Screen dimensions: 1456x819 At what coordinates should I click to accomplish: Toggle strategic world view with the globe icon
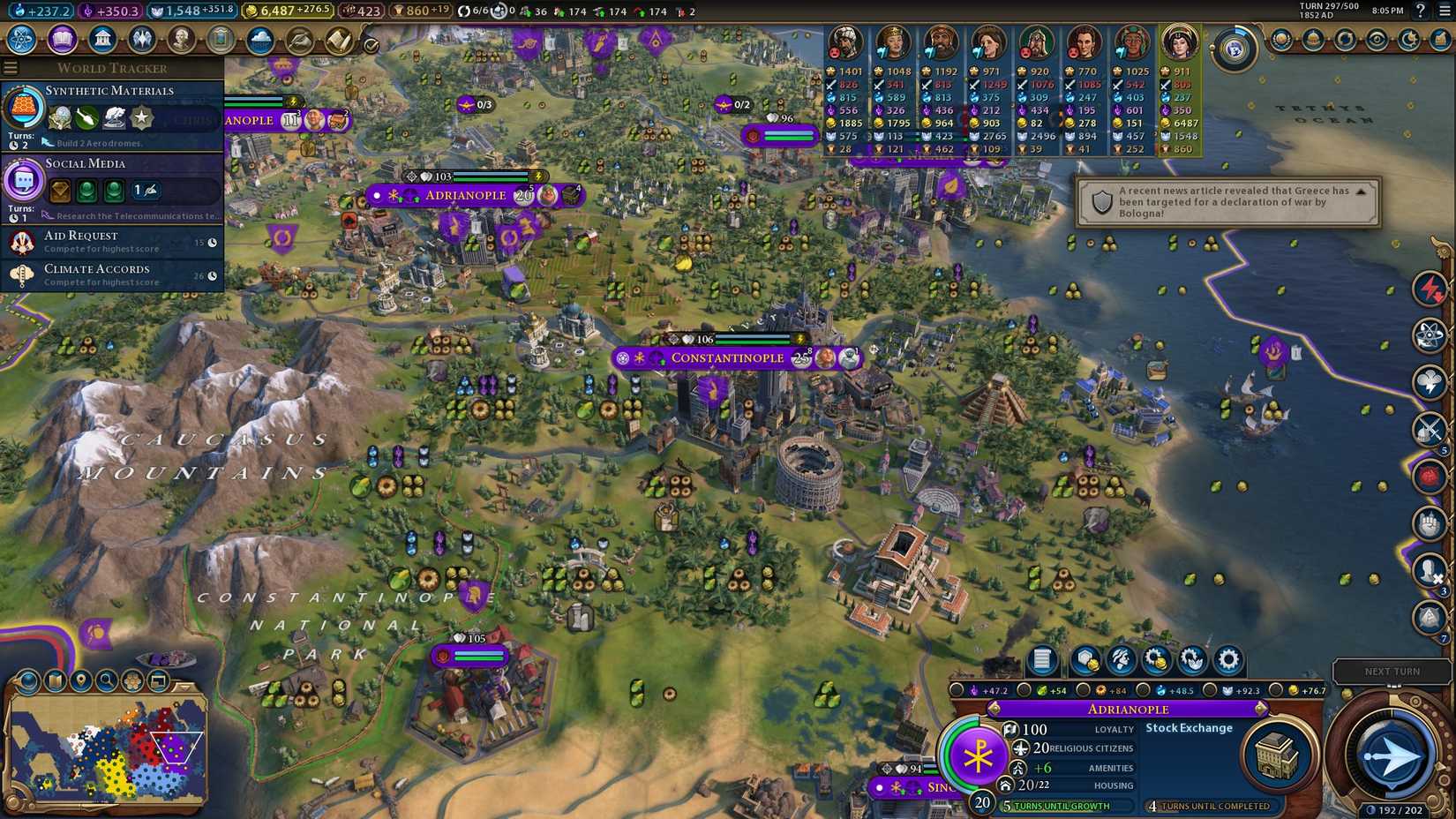point(26,681)
